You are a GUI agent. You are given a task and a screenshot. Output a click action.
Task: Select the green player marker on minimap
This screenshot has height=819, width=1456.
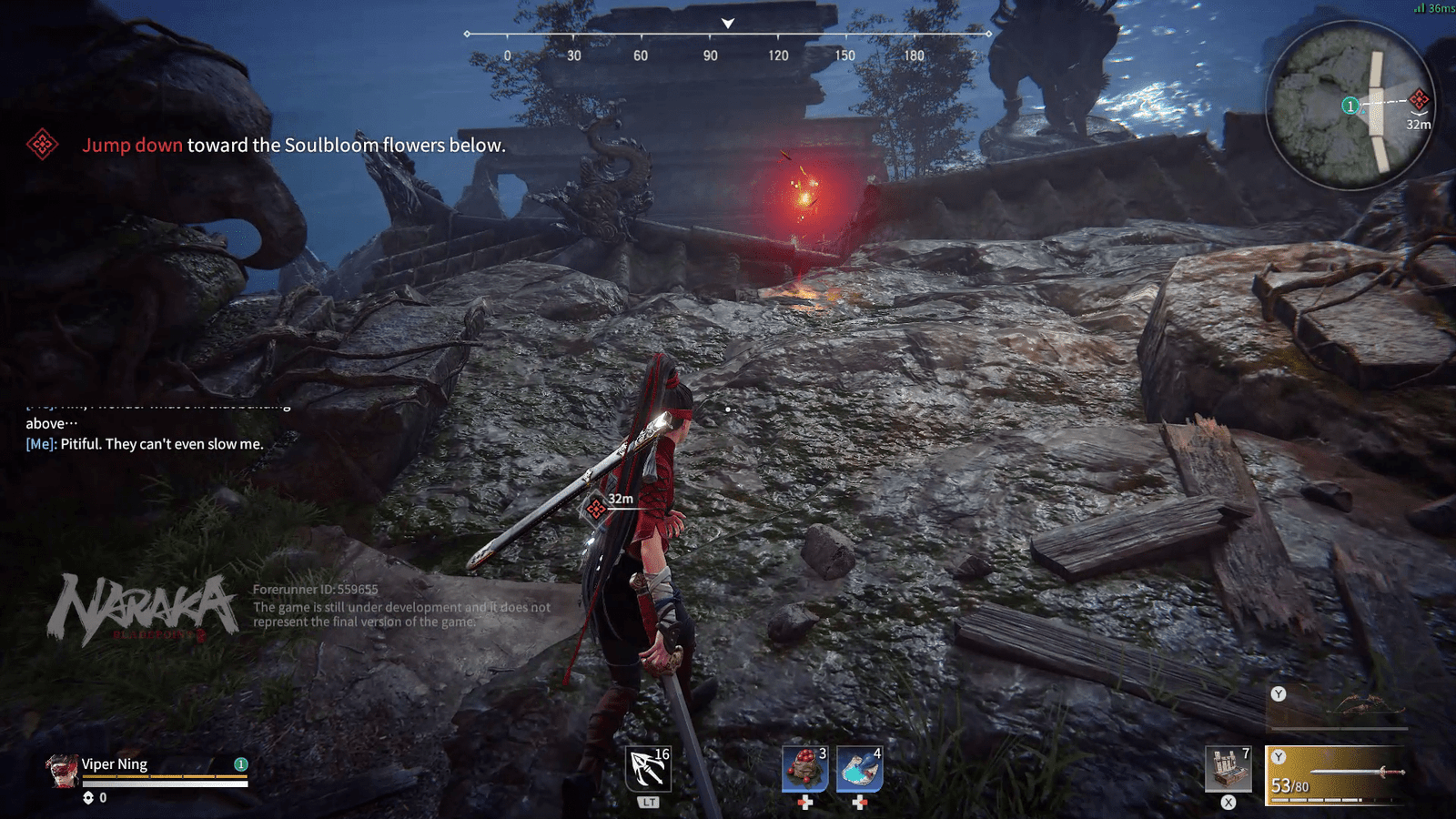pos(1350,106)
